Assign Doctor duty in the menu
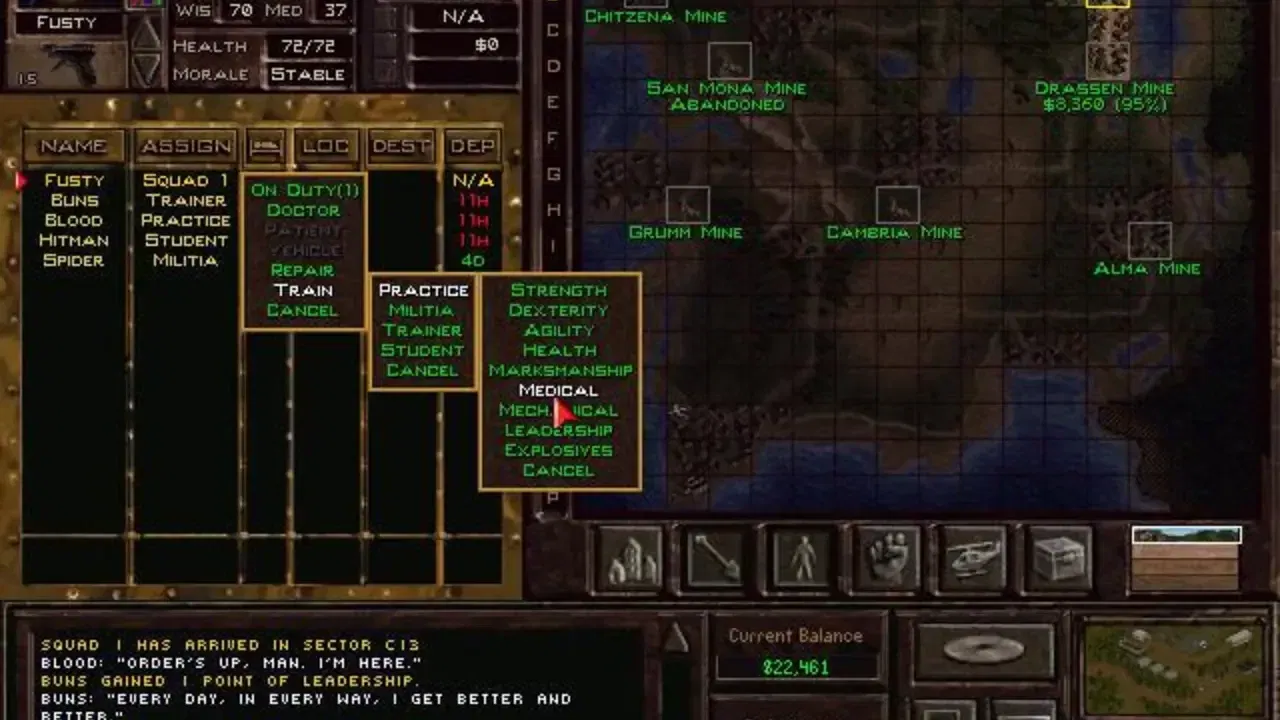Screen dimensions: 1280x720 [x=302, y=210]
